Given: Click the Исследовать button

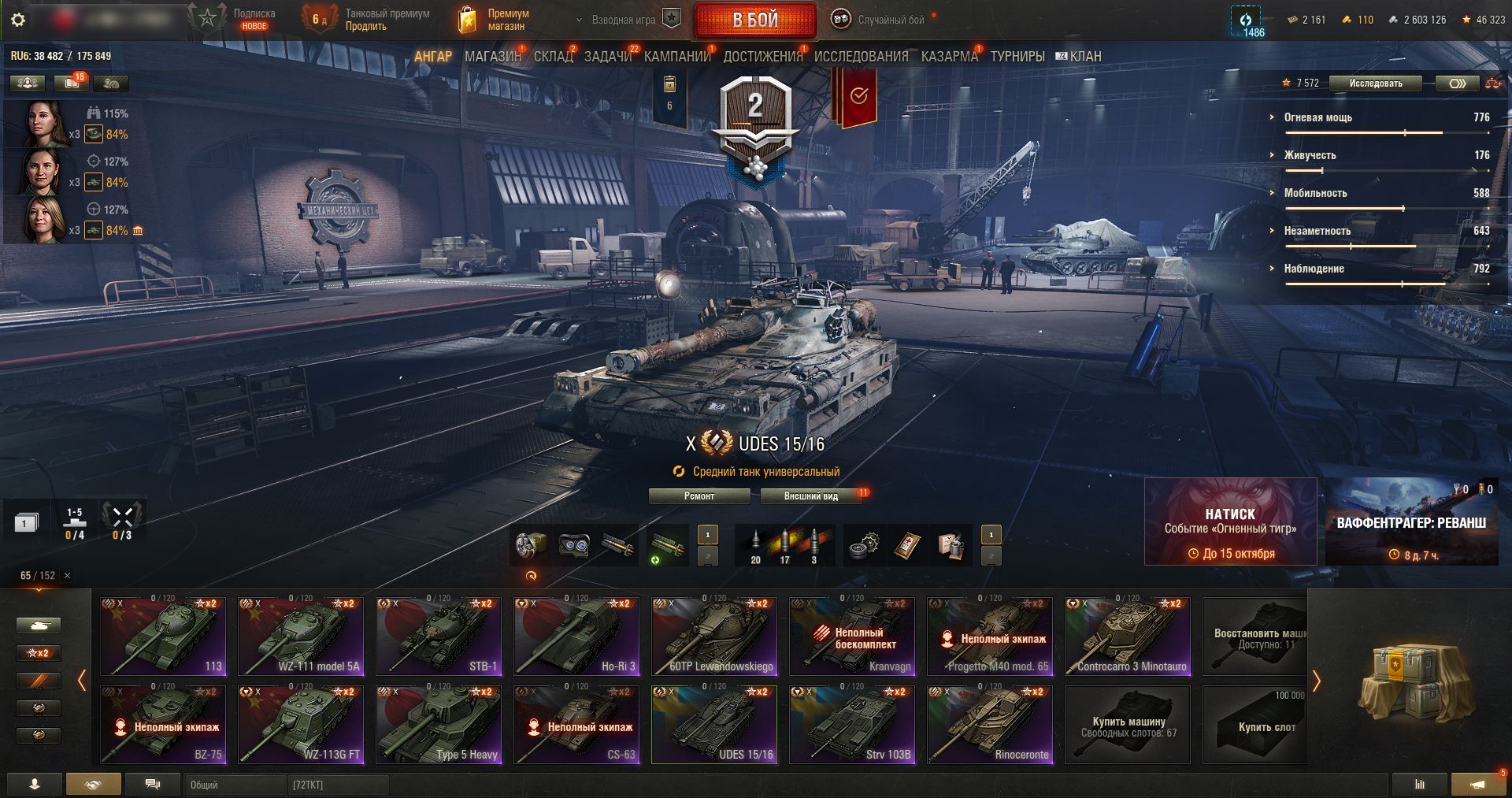Looking at the screenshot, I should (x=1375, y=84).
